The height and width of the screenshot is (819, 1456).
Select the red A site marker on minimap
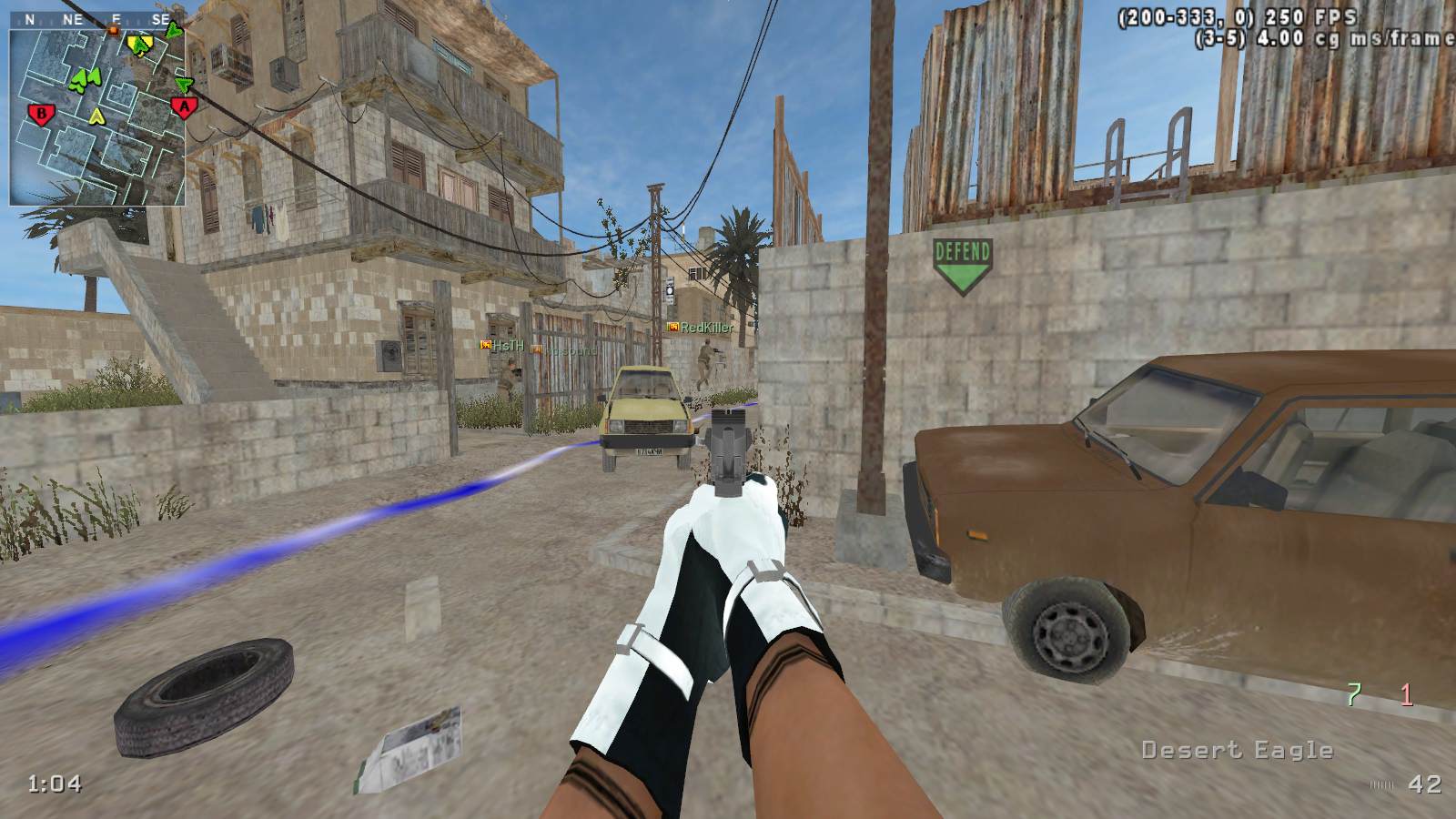pos(185,108)
